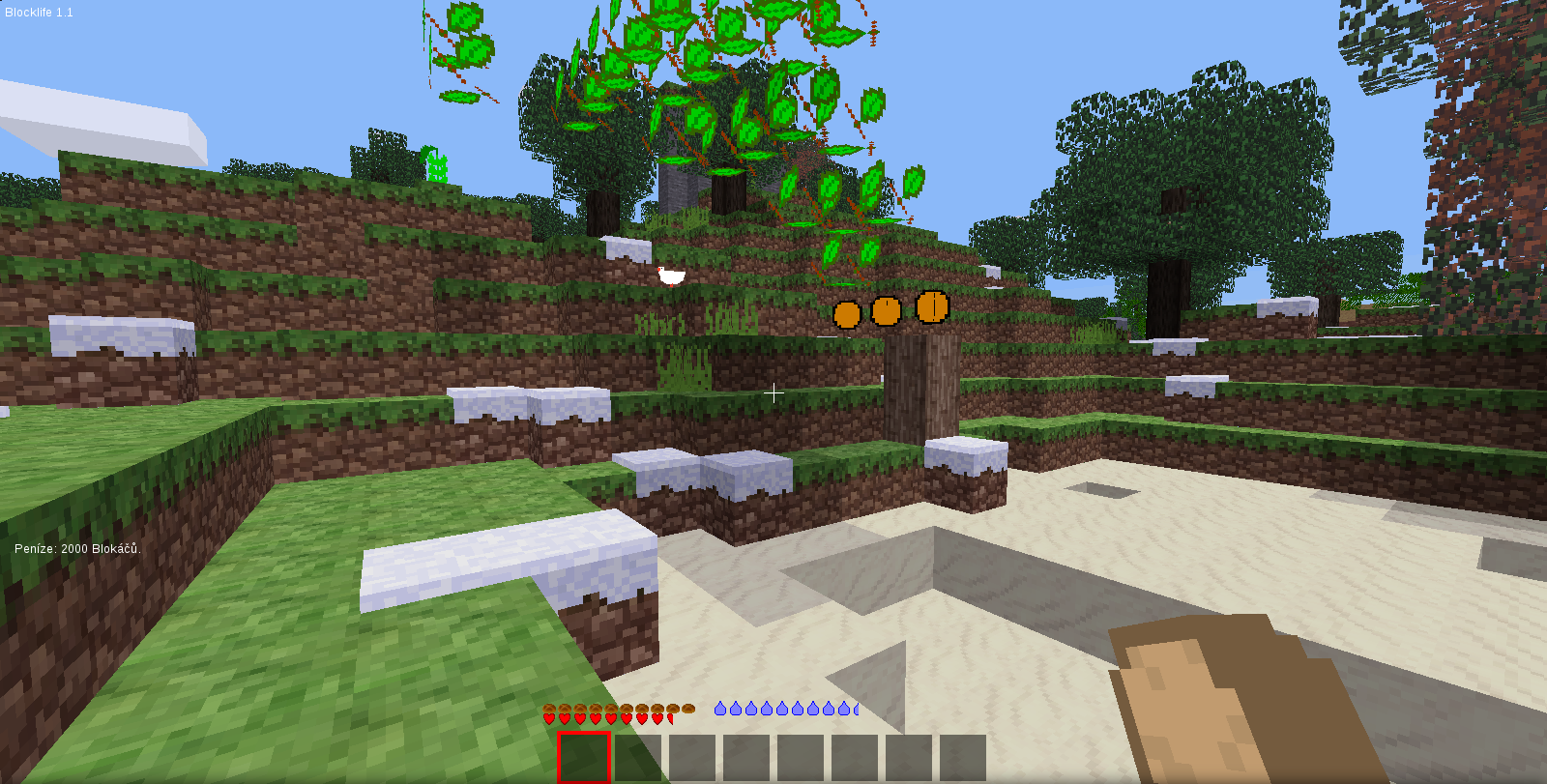Screen dimensions: 1547x784
Task: Click the last half heart indicator
Action: click(670, 717)
